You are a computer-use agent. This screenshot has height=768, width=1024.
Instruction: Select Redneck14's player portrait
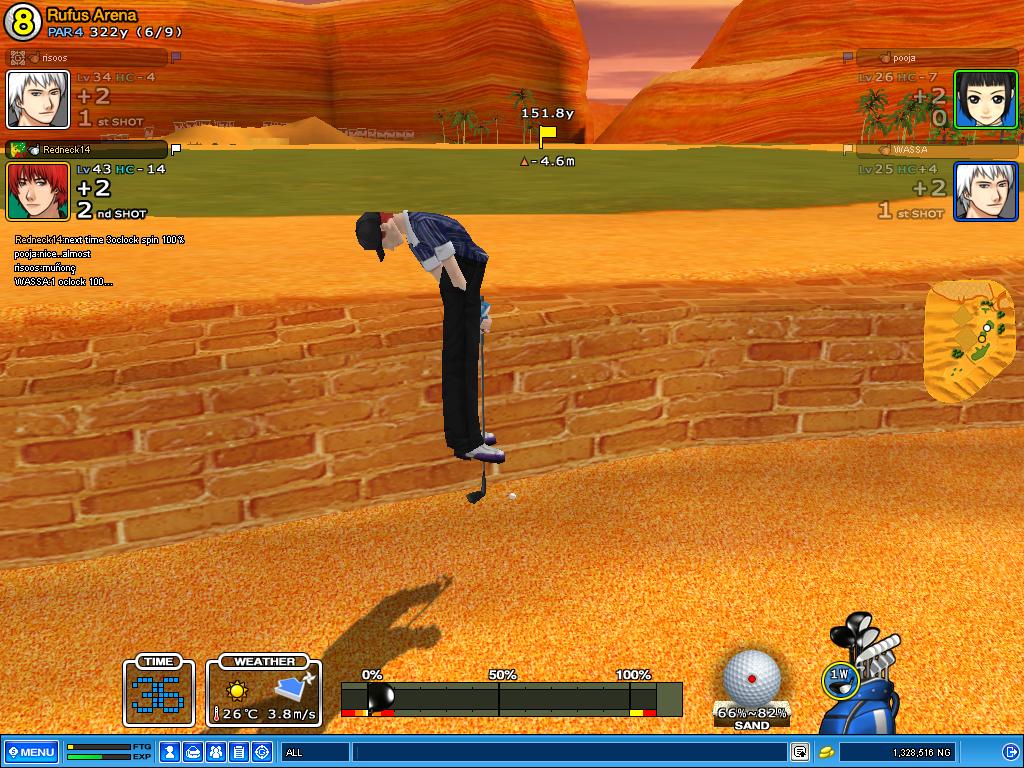[38, 191]
